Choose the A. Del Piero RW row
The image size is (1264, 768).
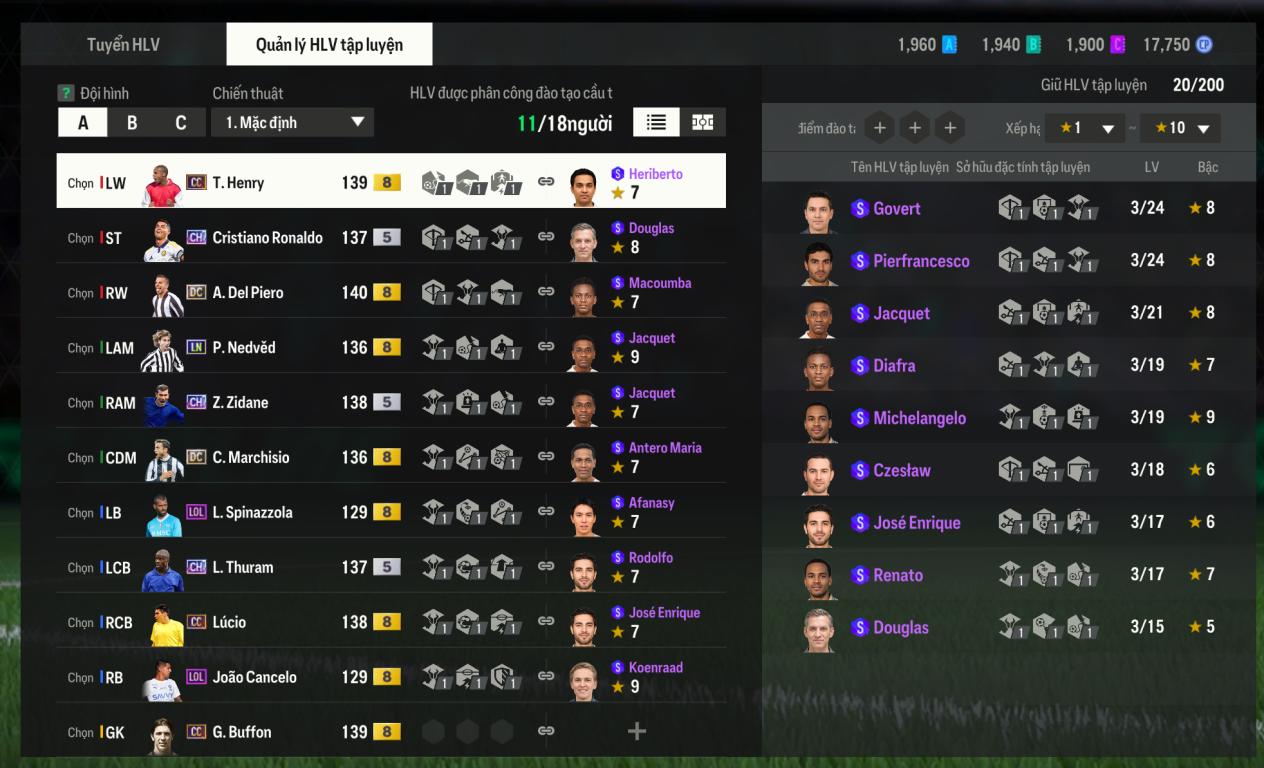click(247, 293)
